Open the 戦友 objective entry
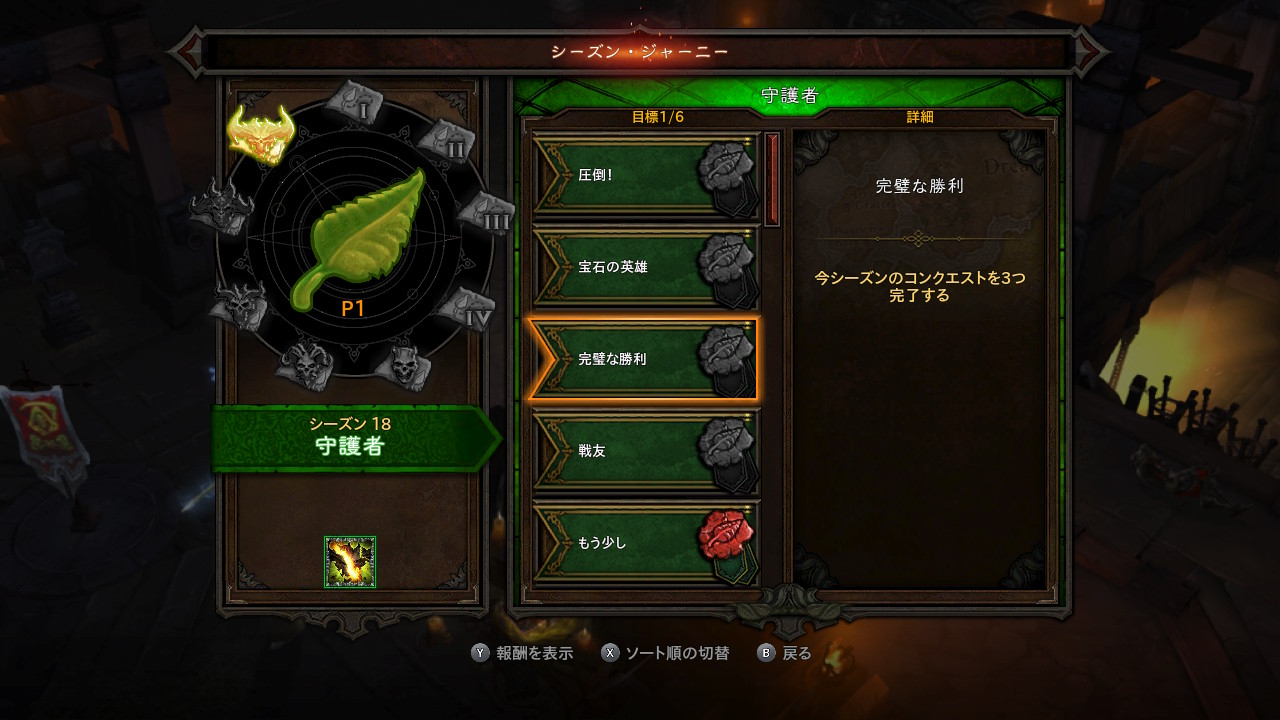The height and width of the screenshot is (720, 1280). pyautogui.click(x=645, y=451)
